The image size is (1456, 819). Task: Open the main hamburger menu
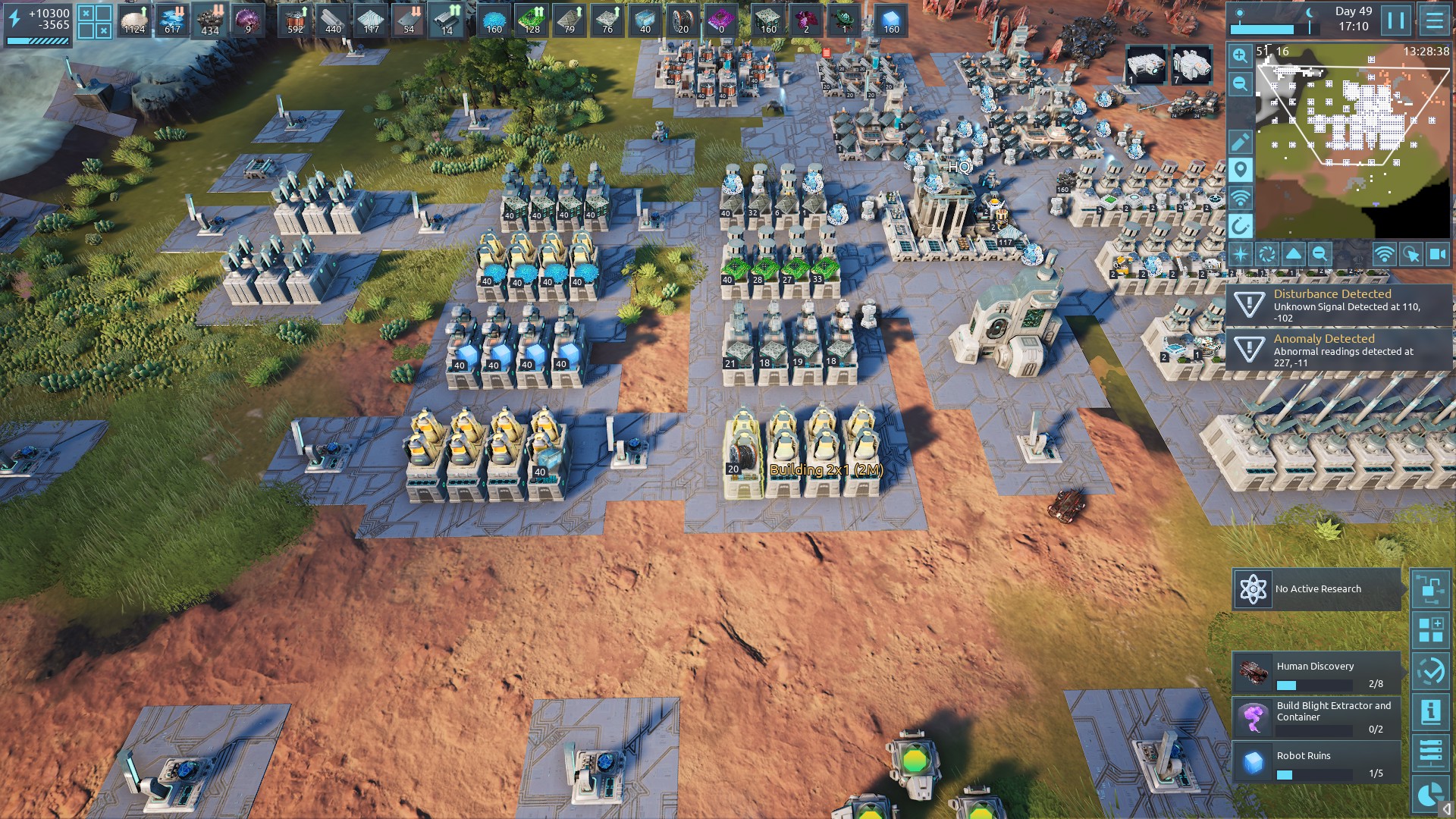tap(1434, 20)
